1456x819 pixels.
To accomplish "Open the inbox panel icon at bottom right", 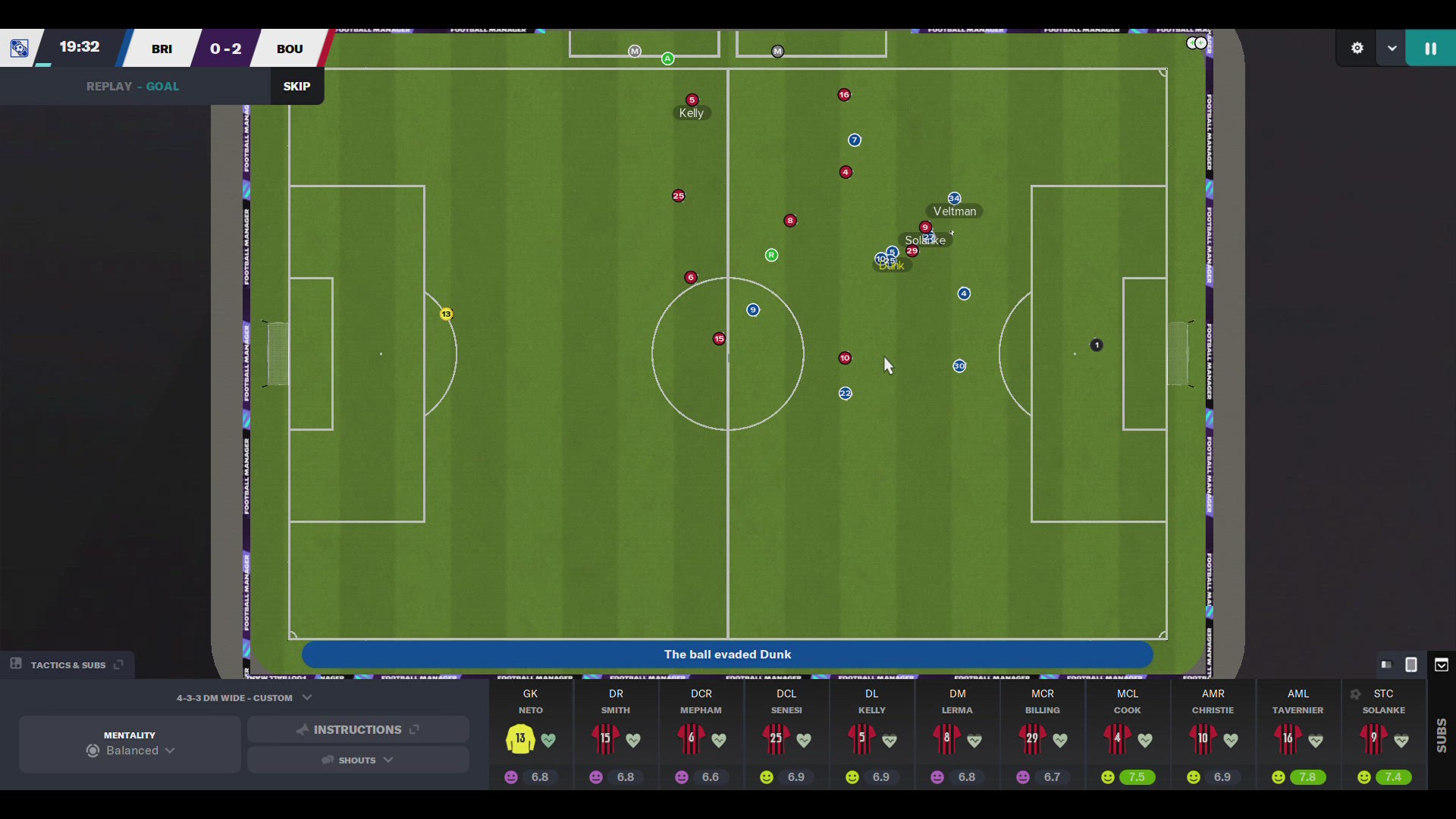I will 1442,665.
